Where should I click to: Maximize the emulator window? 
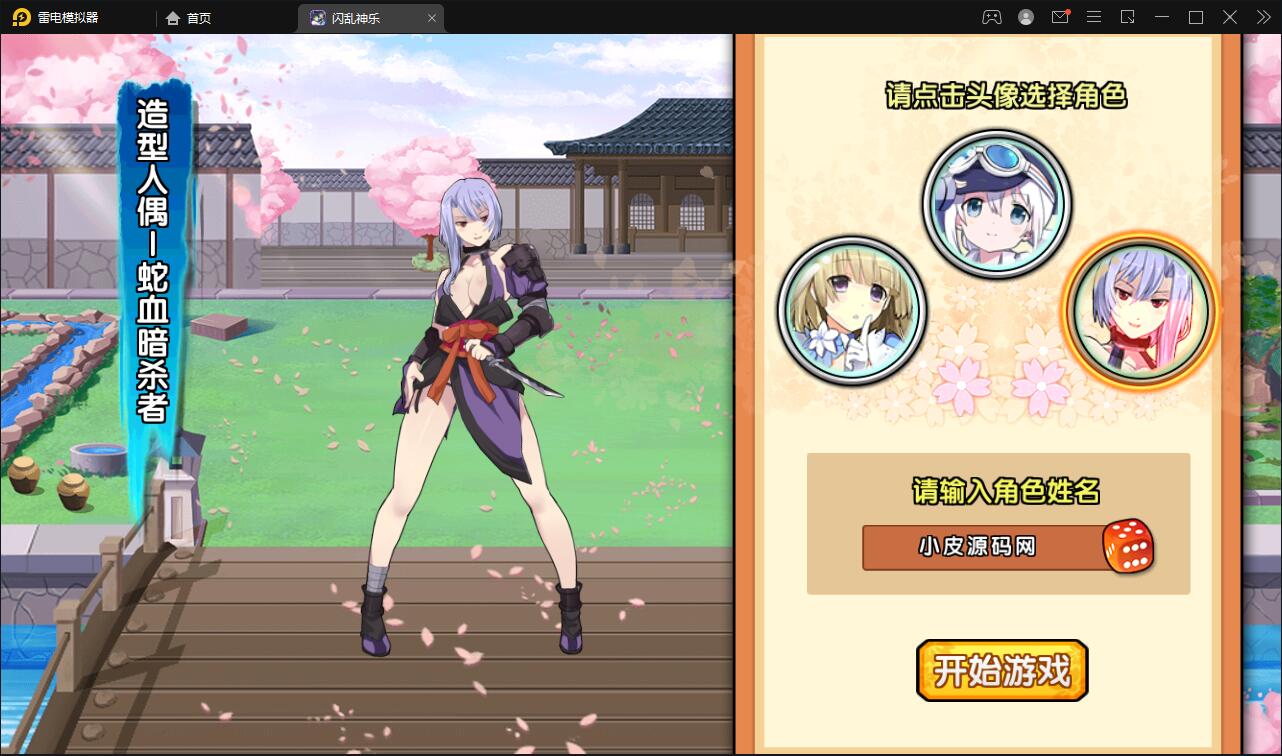pyautogui.click(x=1196, y=17)
